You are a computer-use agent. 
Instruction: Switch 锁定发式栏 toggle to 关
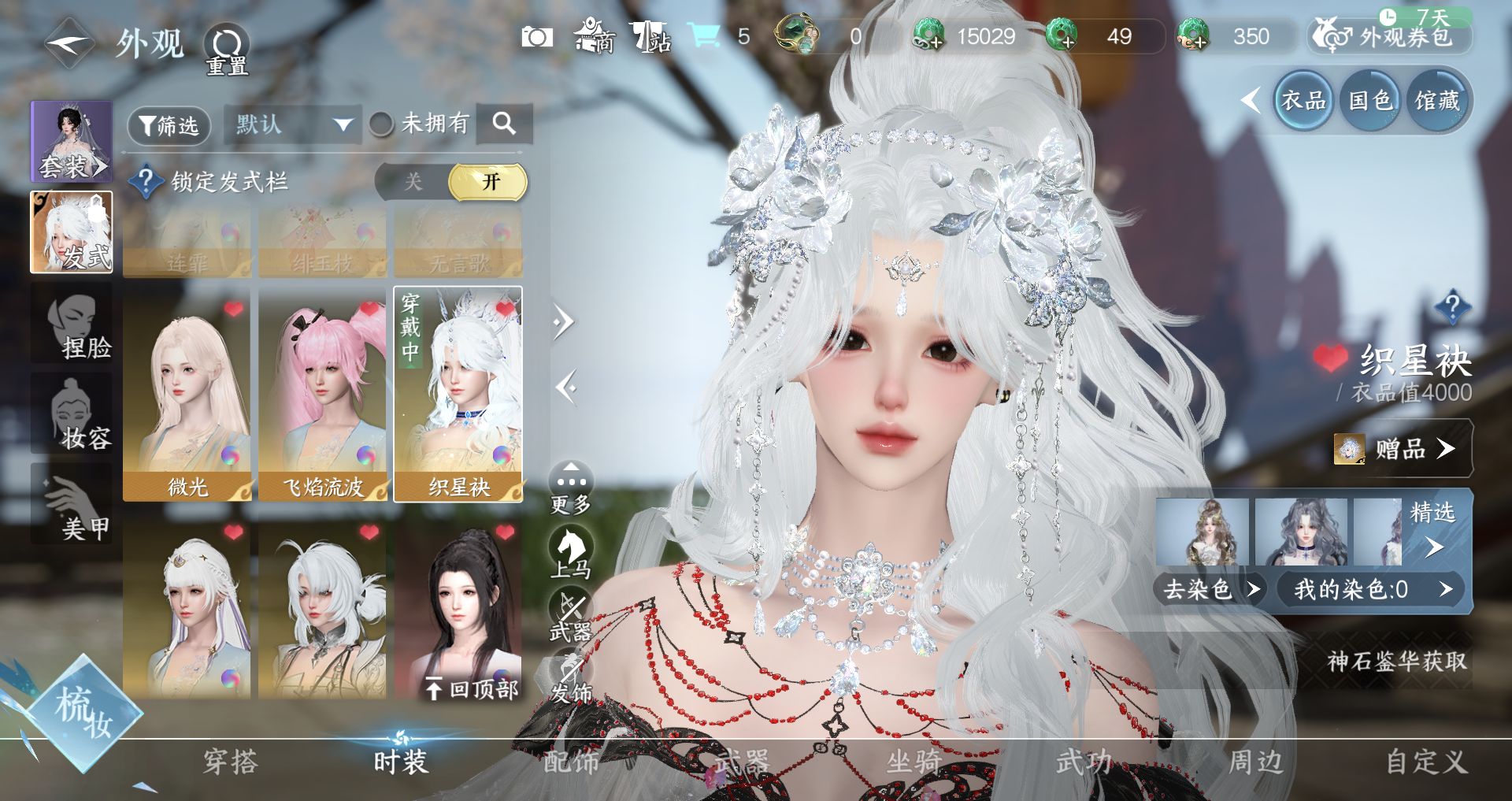[x=413, y=182]
